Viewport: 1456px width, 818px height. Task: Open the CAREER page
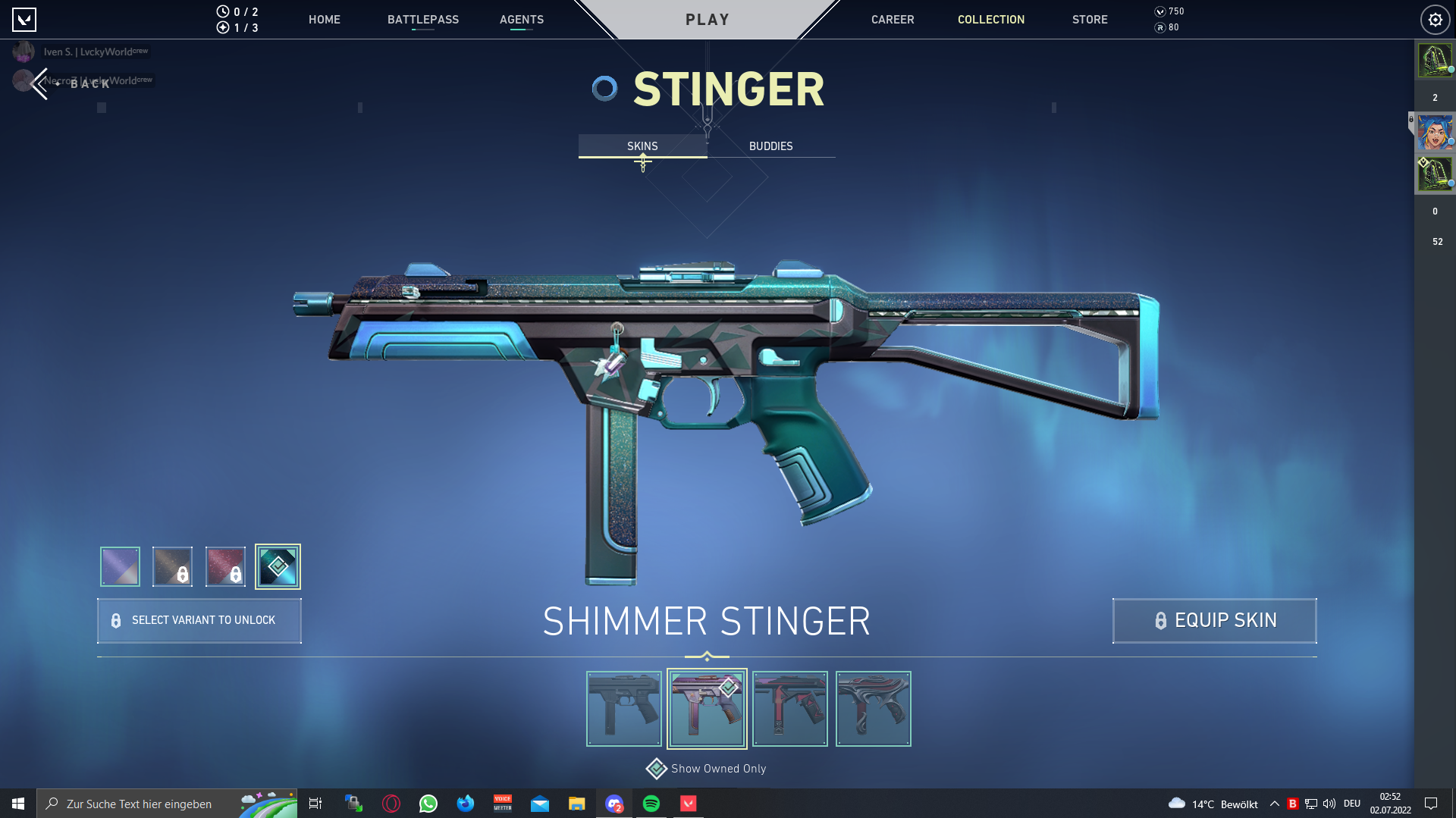[893, 20]
